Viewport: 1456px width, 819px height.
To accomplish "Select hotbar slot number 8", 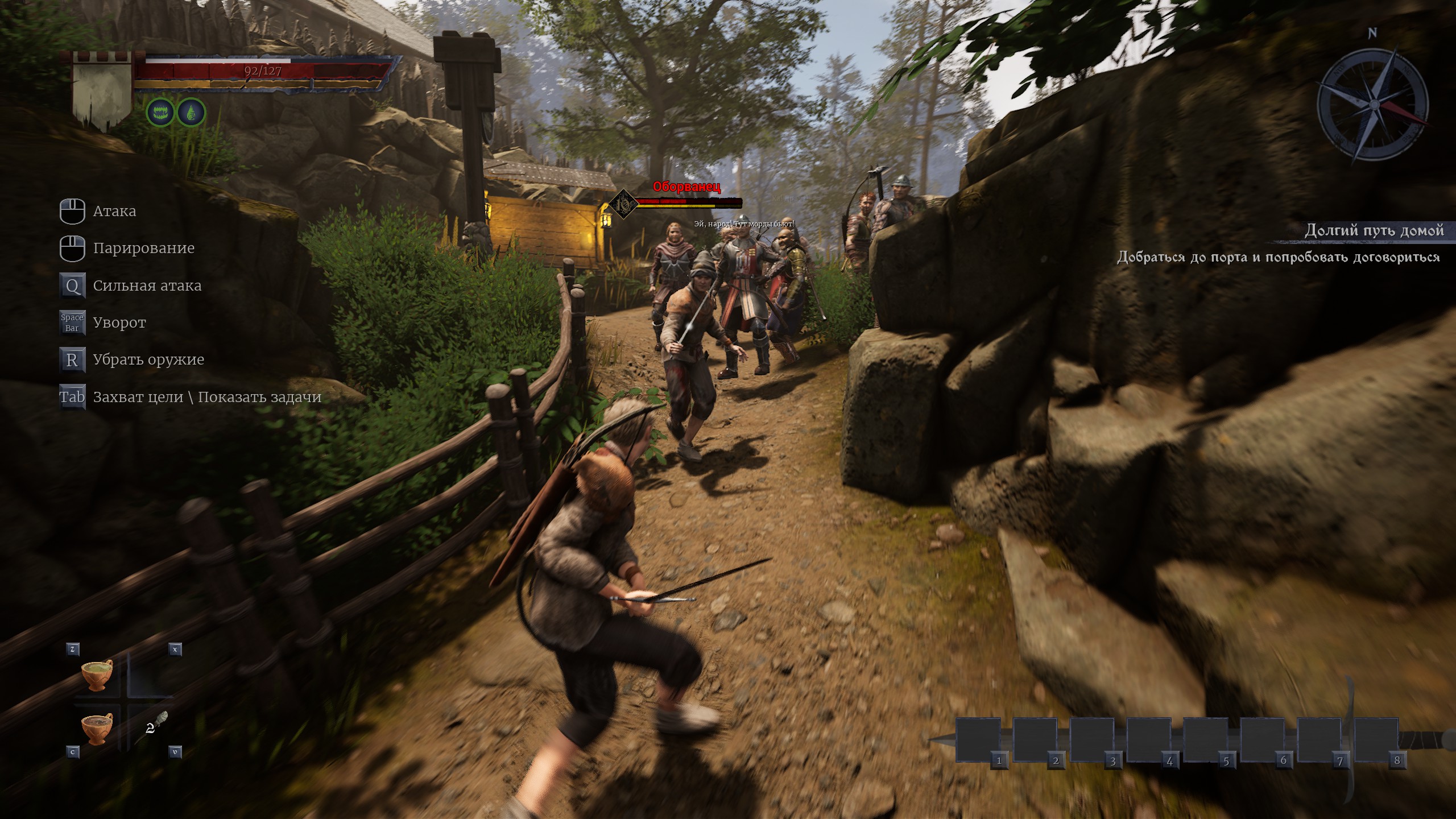I will tap(1376, 739).
